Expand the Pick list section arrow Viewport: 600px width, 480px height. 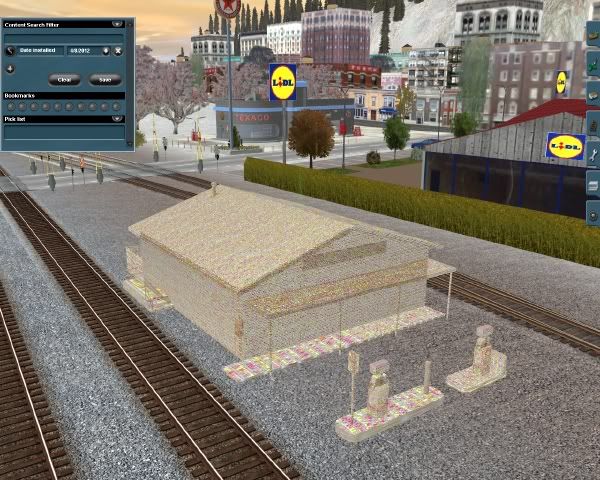(118, 118)
